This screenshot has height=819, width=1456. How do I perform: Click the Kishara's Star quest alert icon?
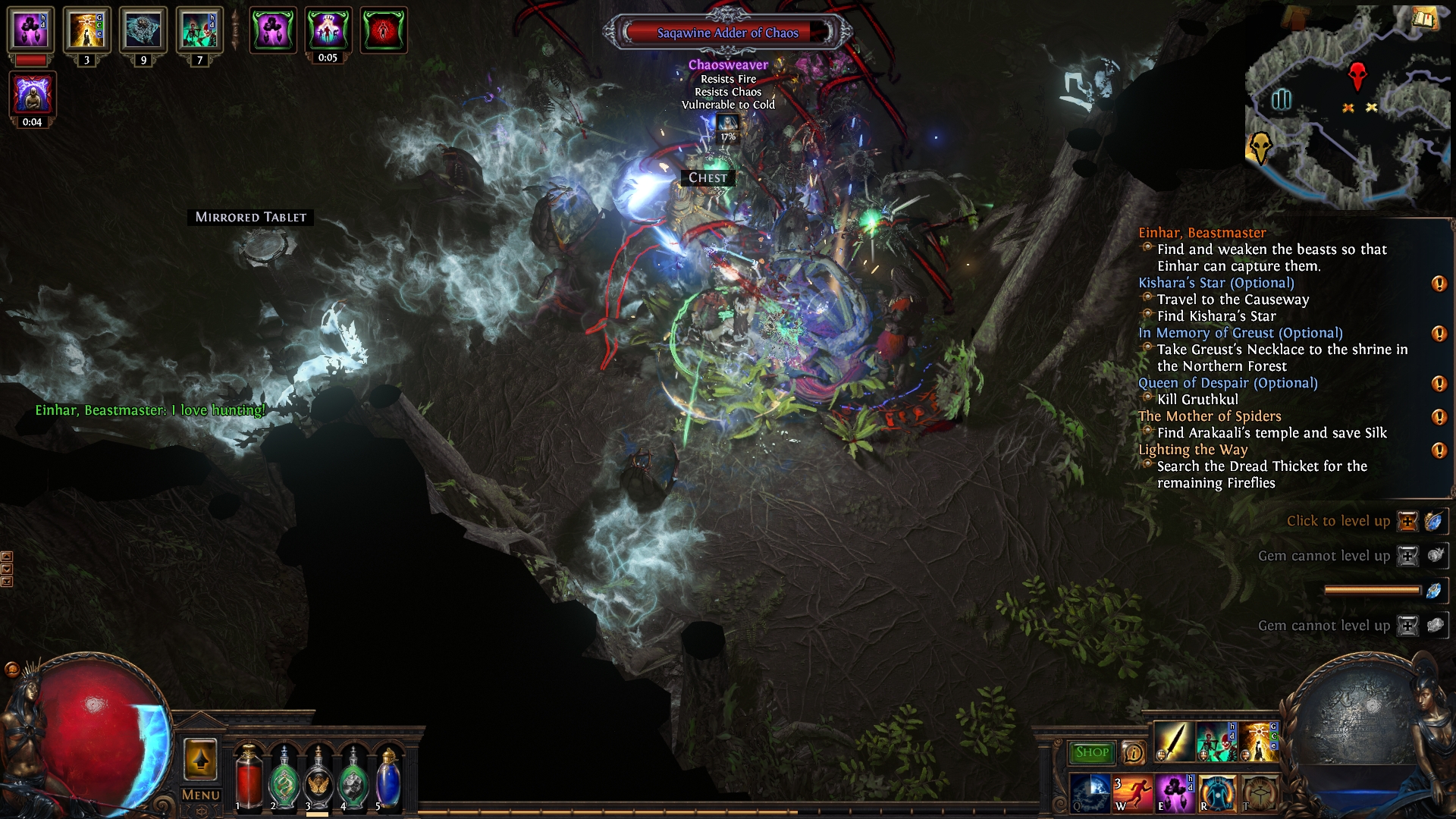tap(1438, 284)
